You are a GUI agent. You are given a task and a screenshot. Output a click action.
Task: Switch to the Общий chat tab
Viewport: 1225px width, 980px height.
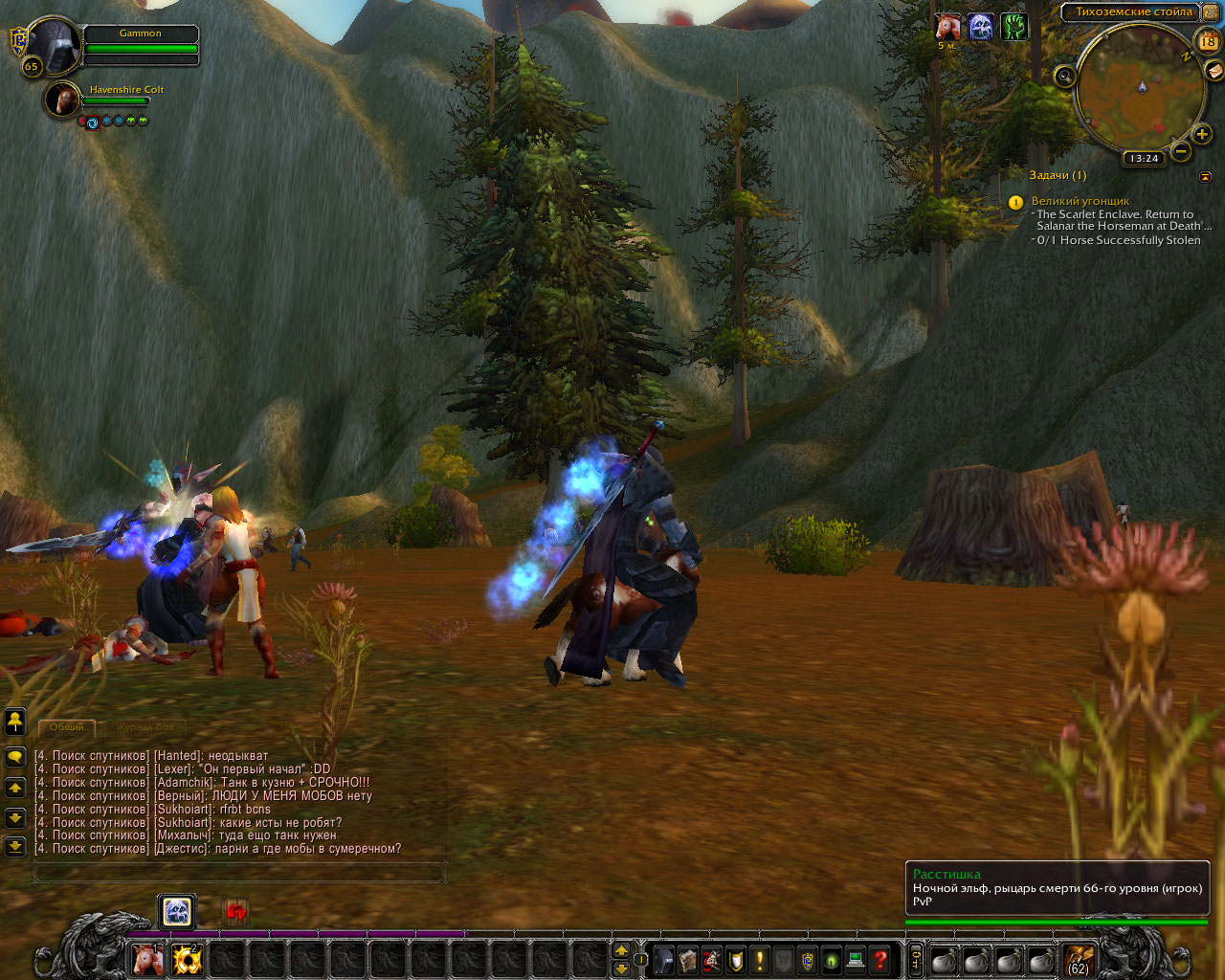[x=67, y=728]
